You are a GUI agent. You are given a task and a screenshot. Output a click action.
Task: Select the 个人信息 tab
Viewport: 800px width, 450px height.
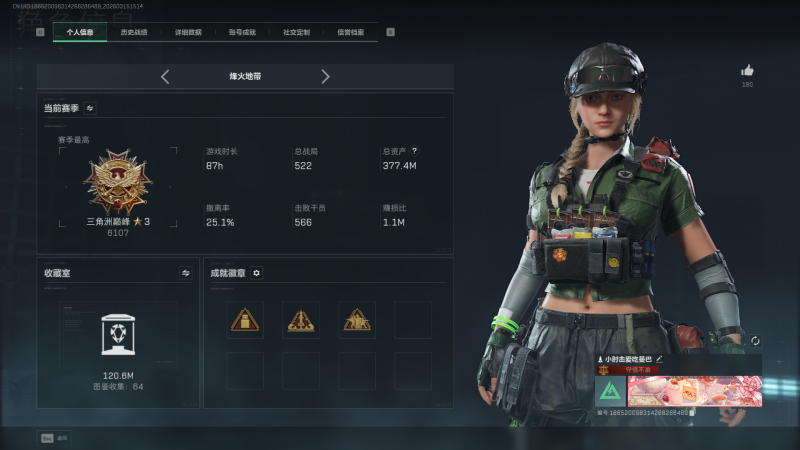tap(79, 32)
